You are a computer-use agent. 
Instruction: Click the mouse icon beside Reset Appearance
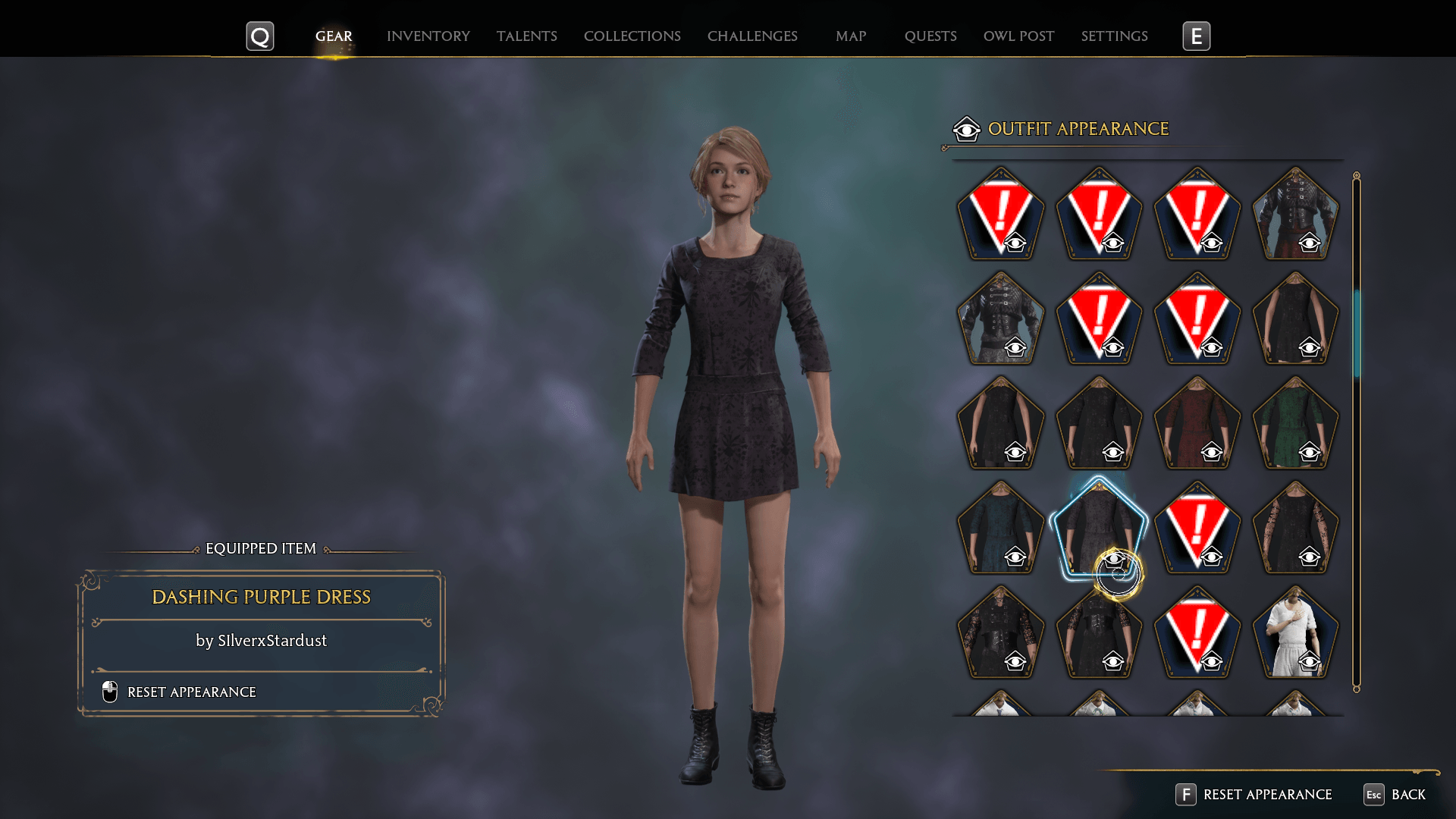point(108,692)
